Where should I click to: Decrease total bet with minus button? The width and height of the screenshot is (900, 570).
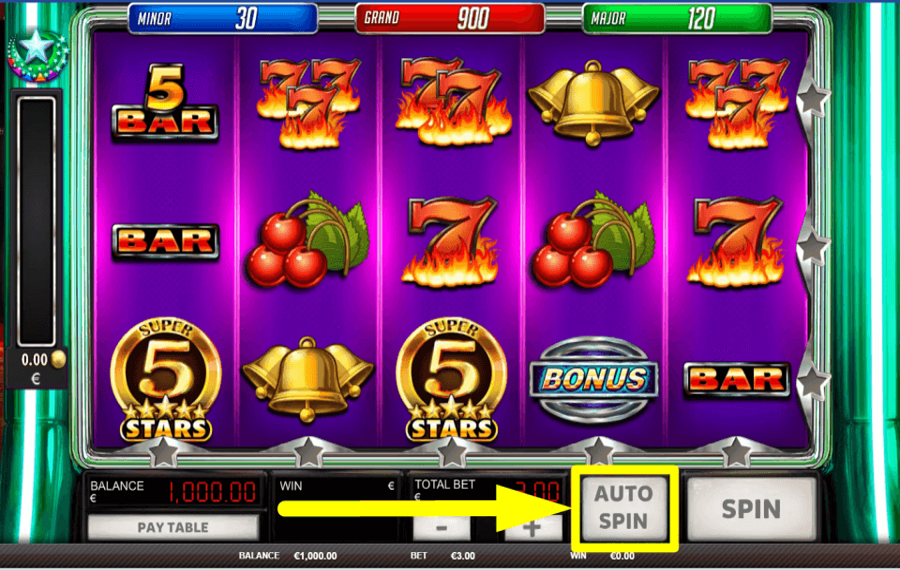[x=441, y=527]
